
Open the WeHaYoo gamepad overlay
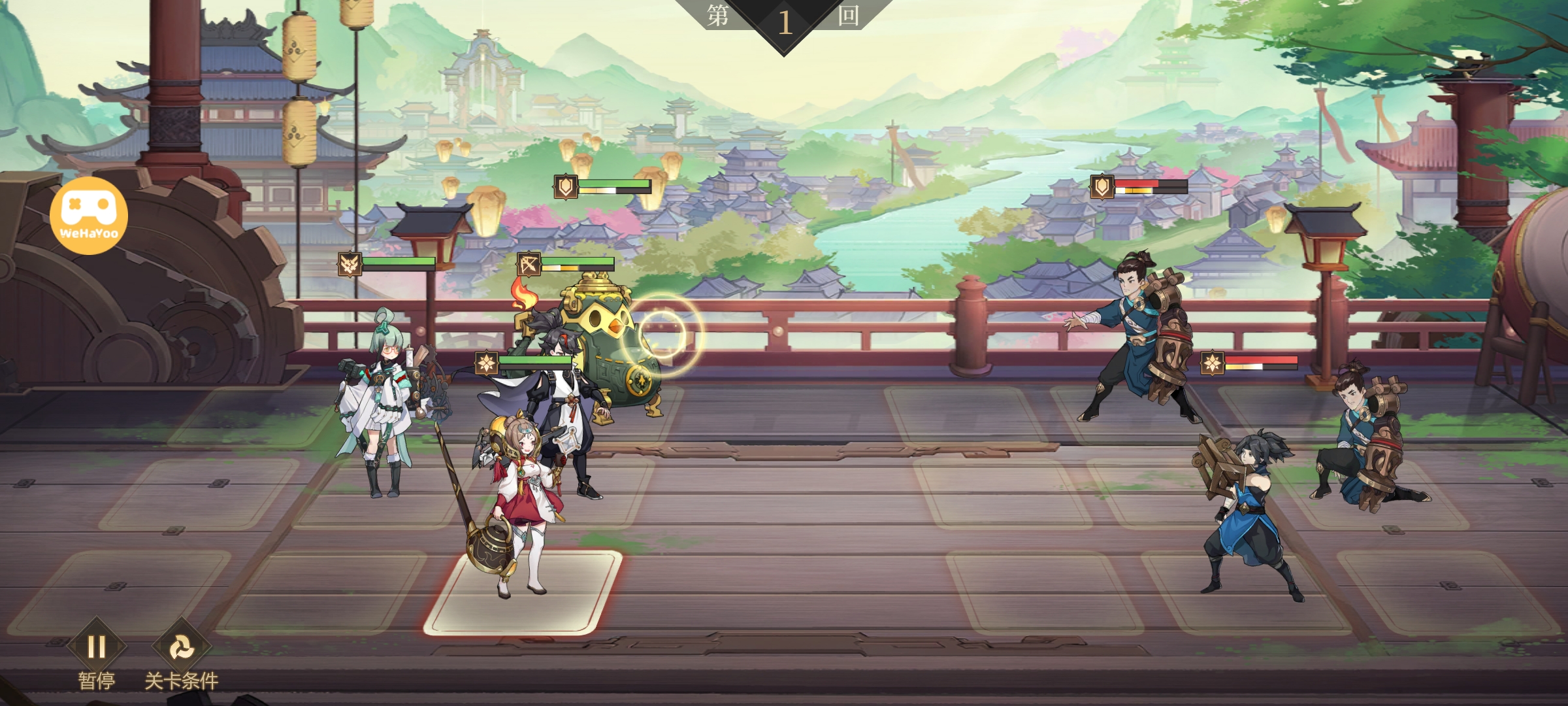click(89, 215)
